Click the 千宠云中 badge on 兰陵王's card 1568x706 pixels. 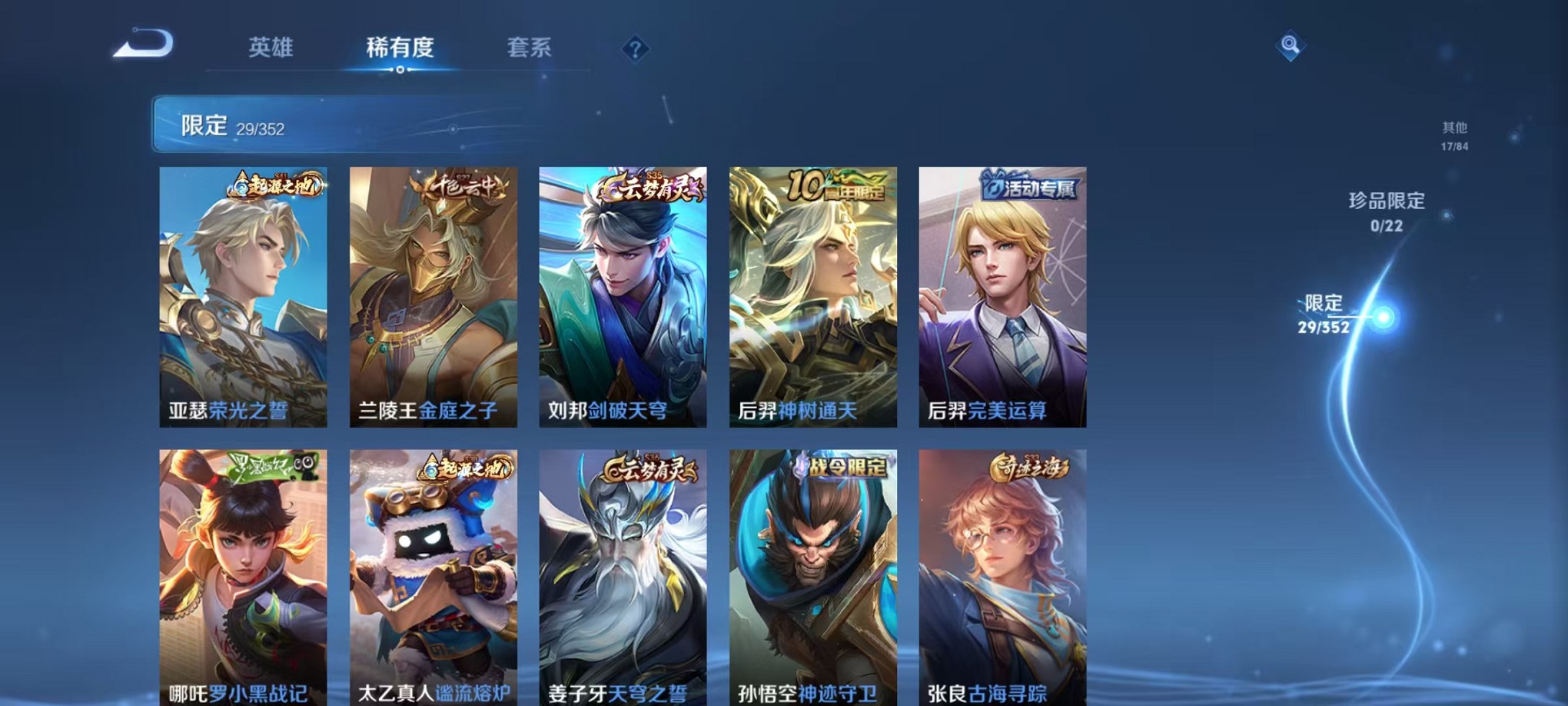(461, 185)
